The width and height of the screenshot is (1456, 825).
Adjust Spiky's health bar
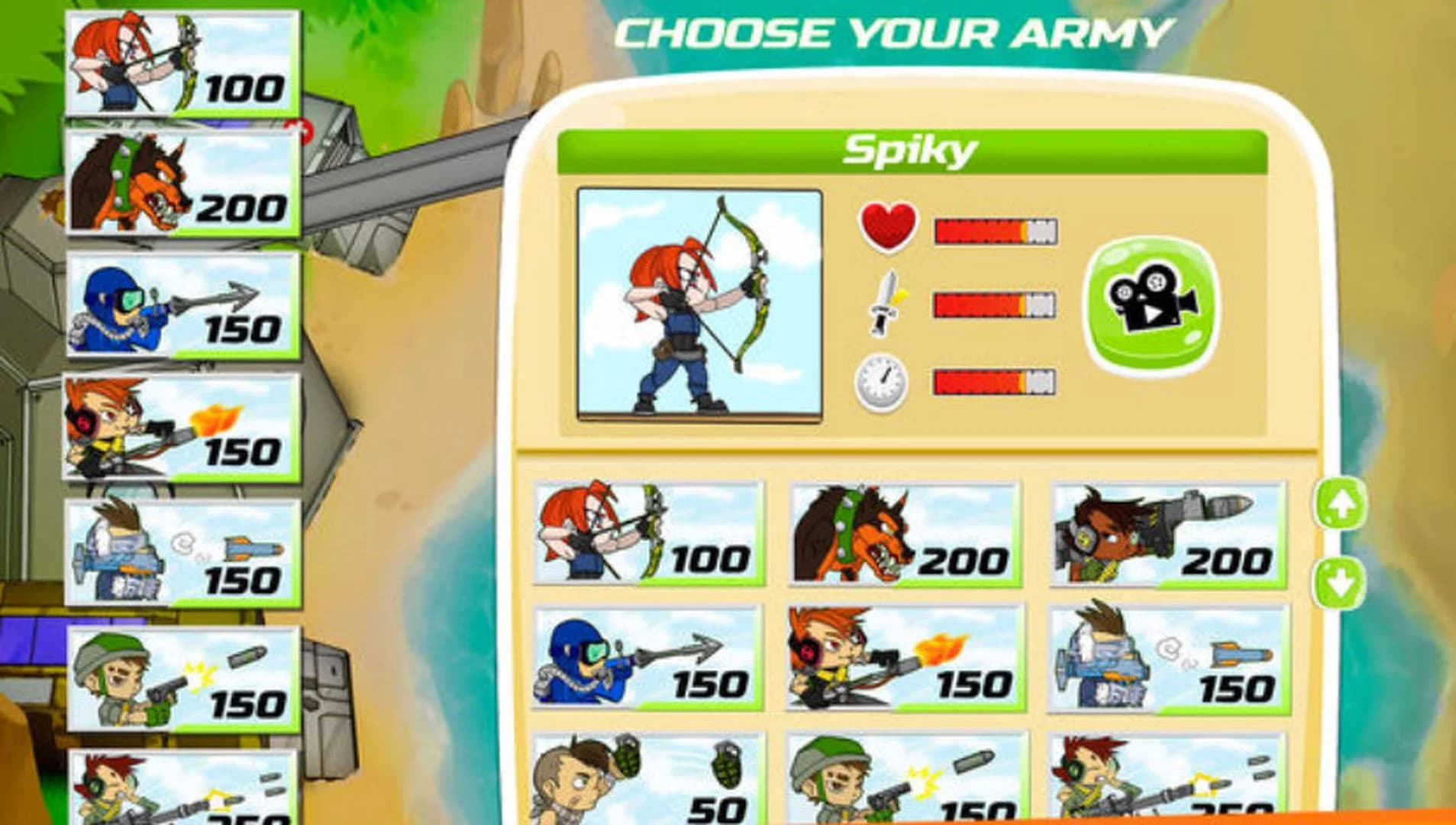989,225
